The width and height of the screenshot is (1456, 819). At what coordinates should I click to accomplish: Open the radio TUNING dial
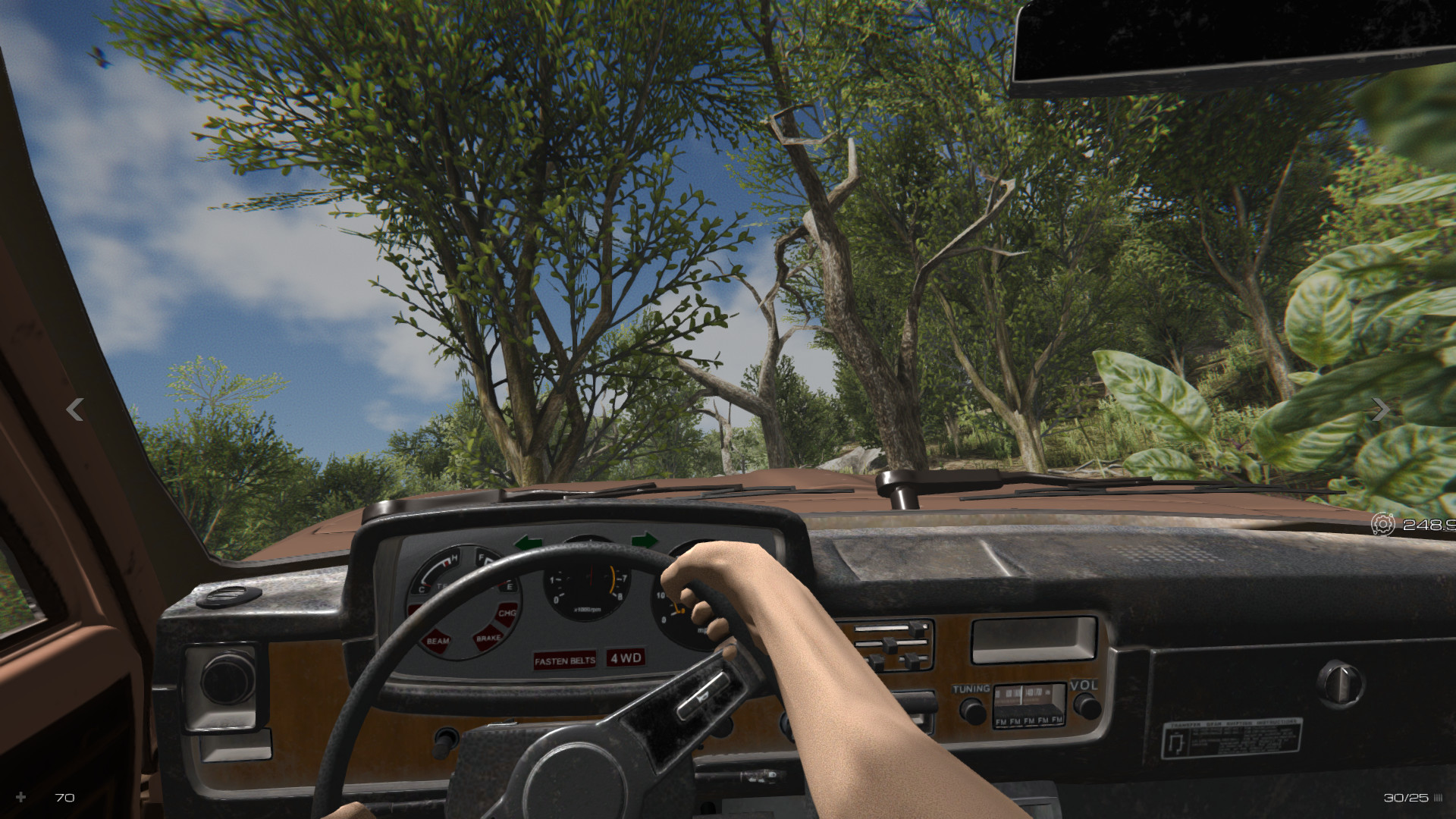pyautogui.click(x=973, y=711)
